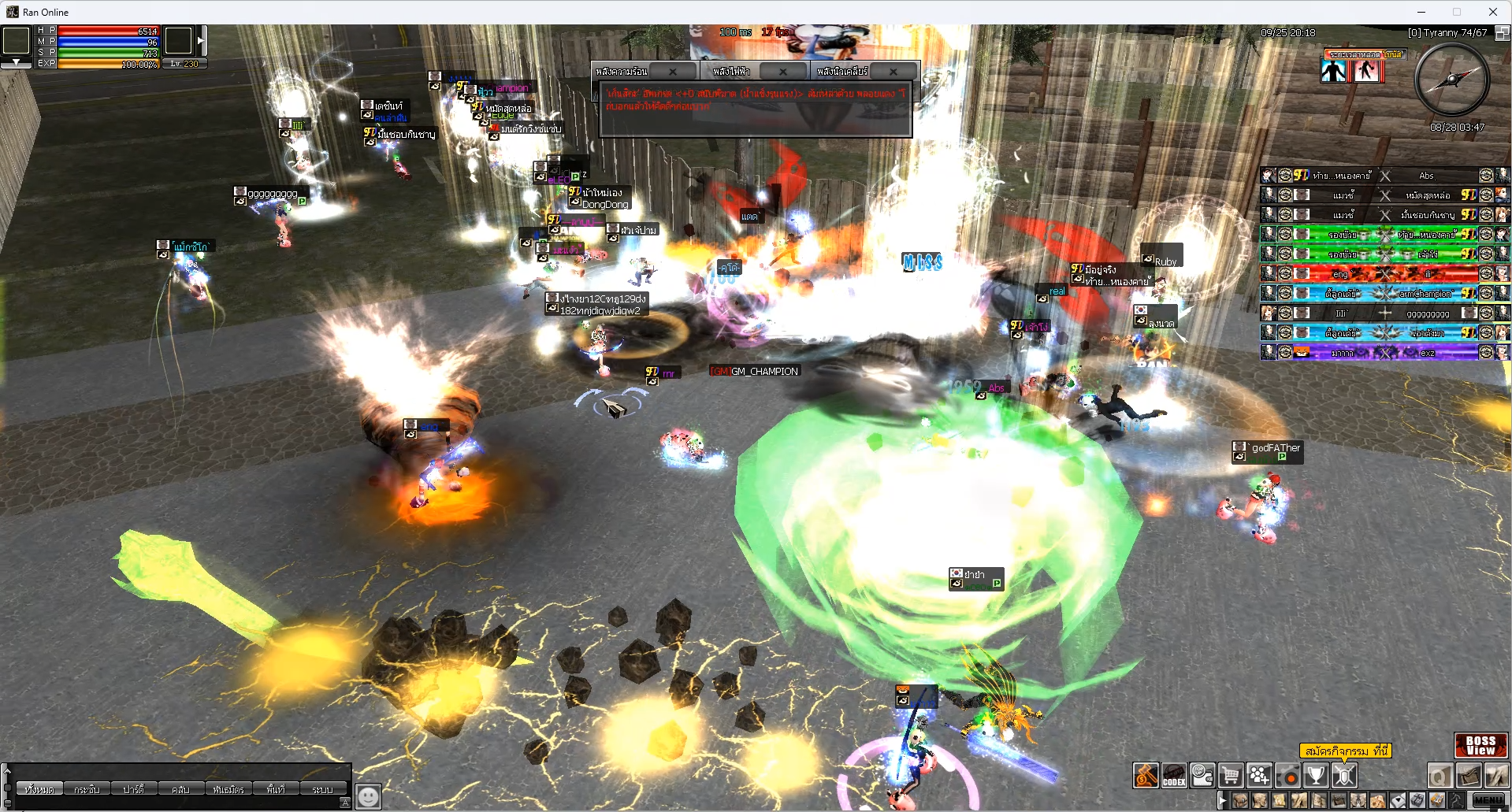
Task: Toggle the window-mode button beside Tyranny
Action: tap(1502, 33)
